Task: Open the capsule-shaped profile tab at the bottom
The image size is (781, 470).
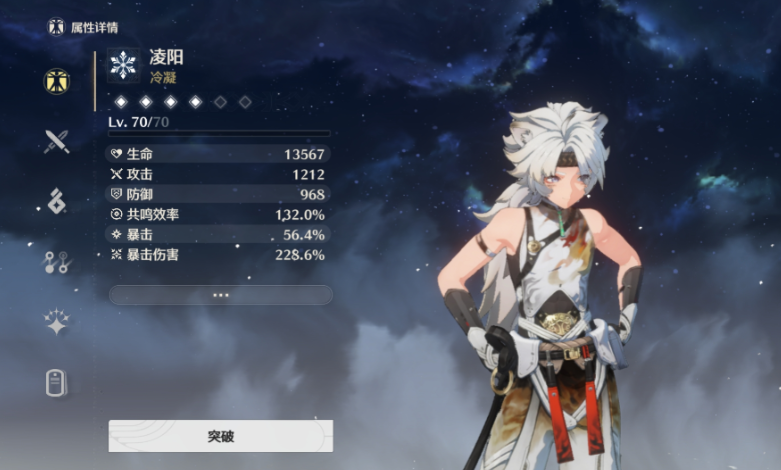Action: point(56,382)
